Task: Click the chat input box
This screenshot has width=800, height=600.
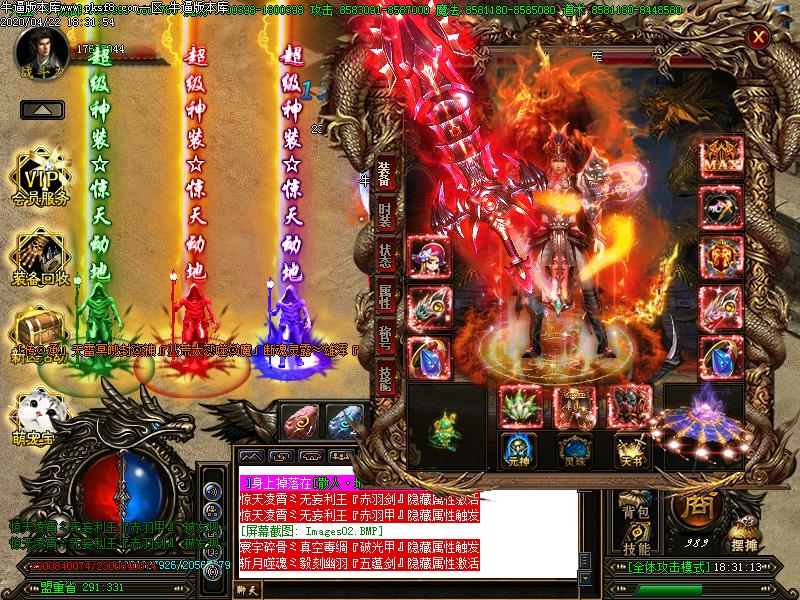Action: tap(400, 590)
